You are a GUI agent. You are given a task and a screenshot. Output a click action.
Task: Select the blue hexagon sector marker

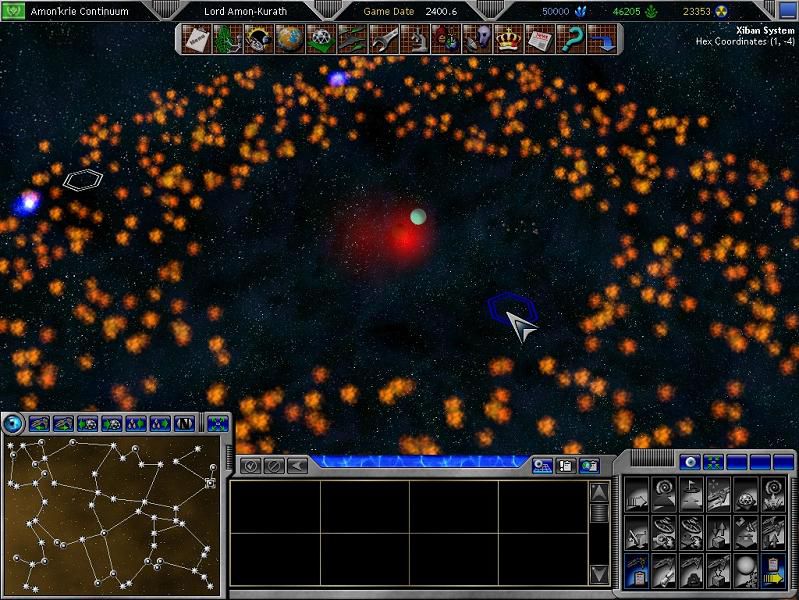click(512, 308)
